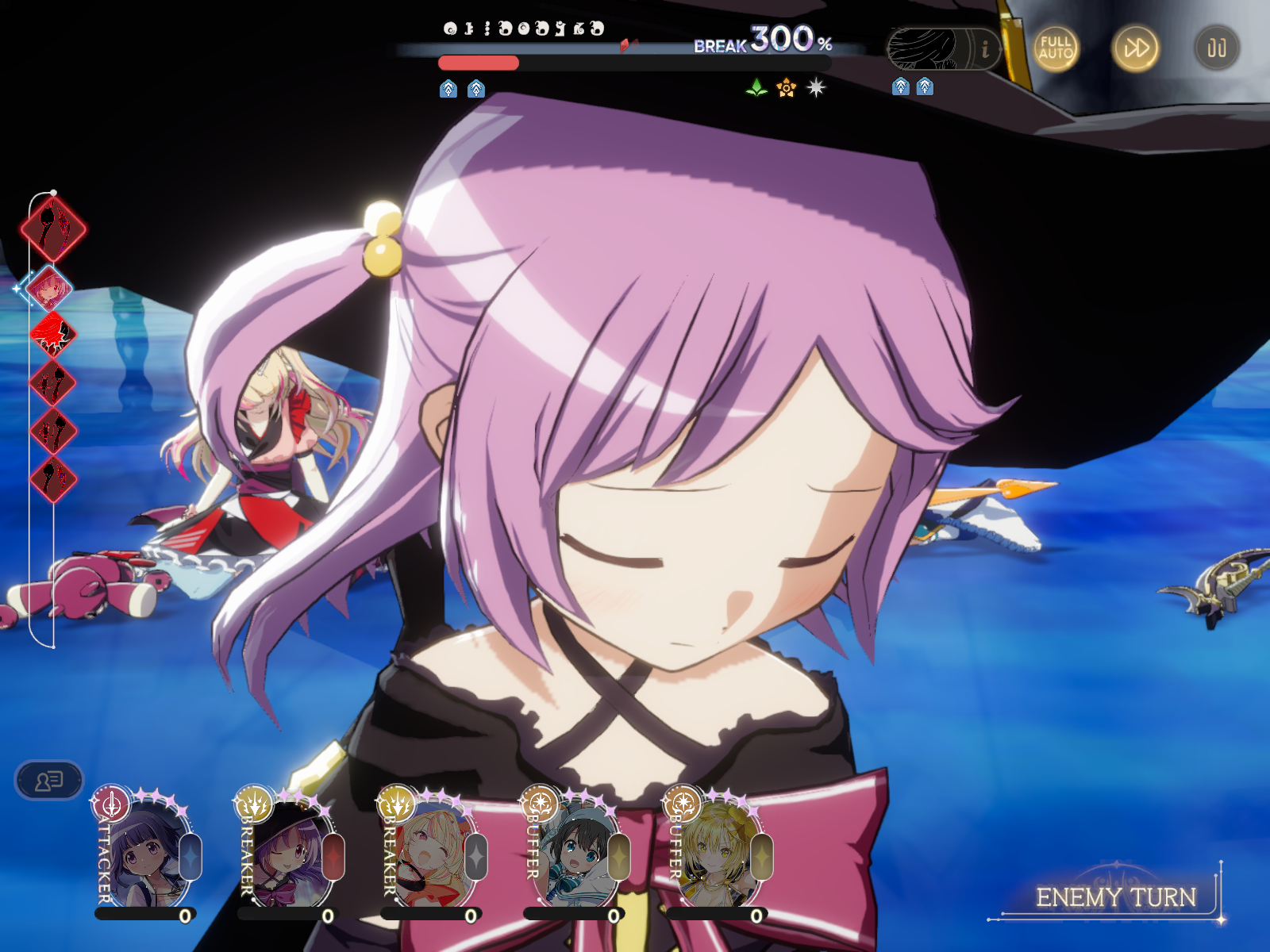Open the enemy info panel
The width and height of the screenshot is (1270, 952).
(x=985, y=49)
